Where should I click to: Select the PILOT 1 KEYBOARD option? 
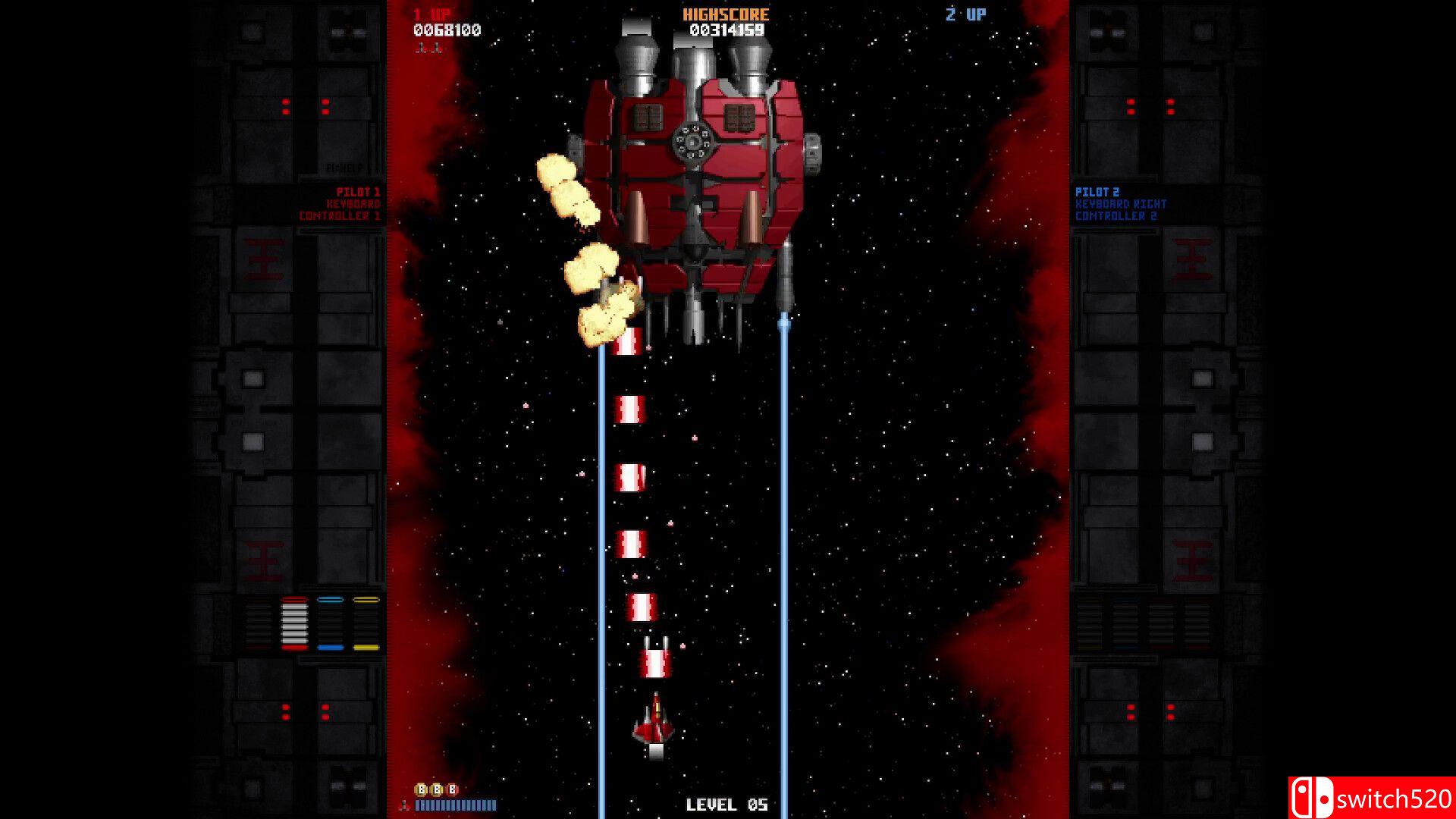(x=355, y=202)
